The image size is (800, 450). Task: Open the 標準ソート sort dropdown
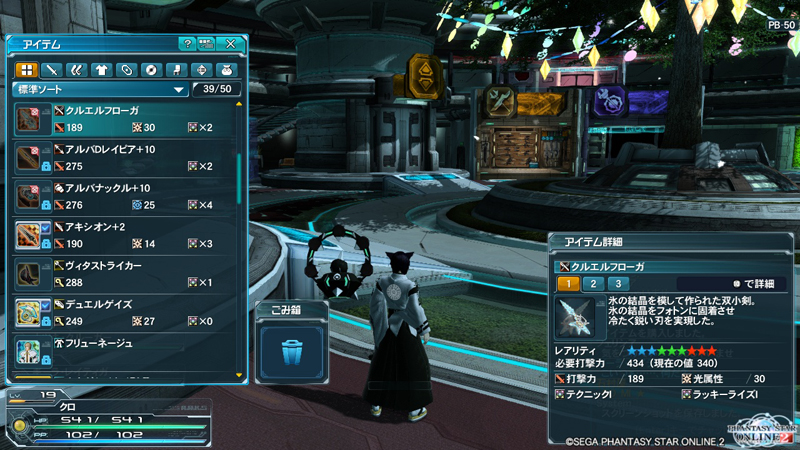pyautogui.click(x=100, y=90)
